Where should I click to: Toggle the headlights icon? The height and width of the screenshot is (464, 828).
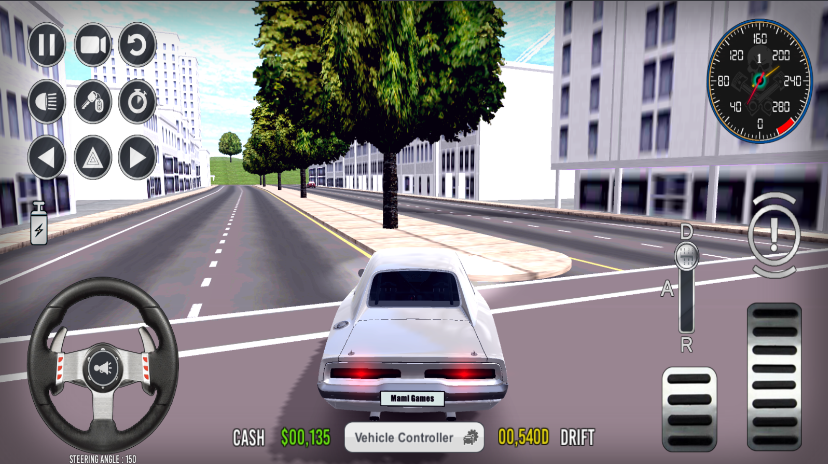[47, 101]
